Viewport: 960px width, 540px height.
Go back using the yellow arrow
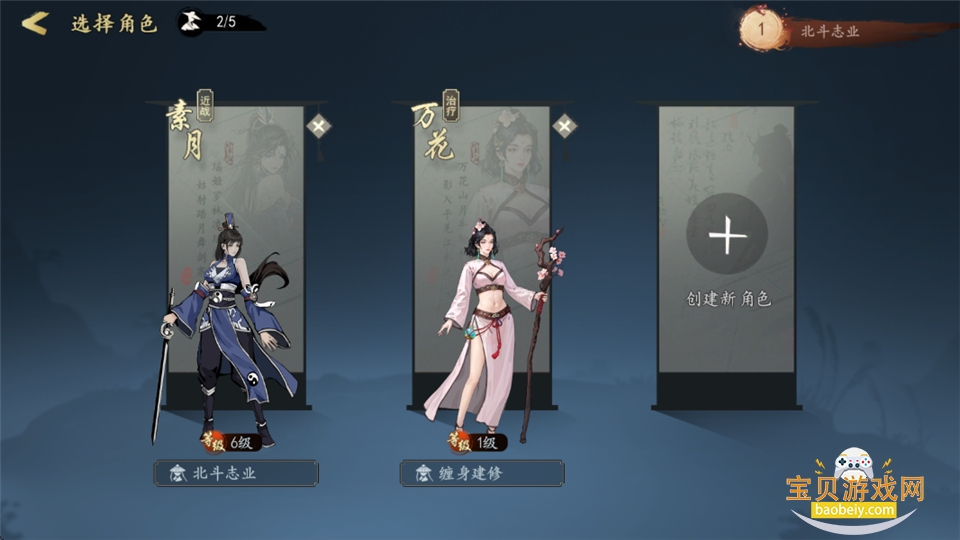coord(35,23)
